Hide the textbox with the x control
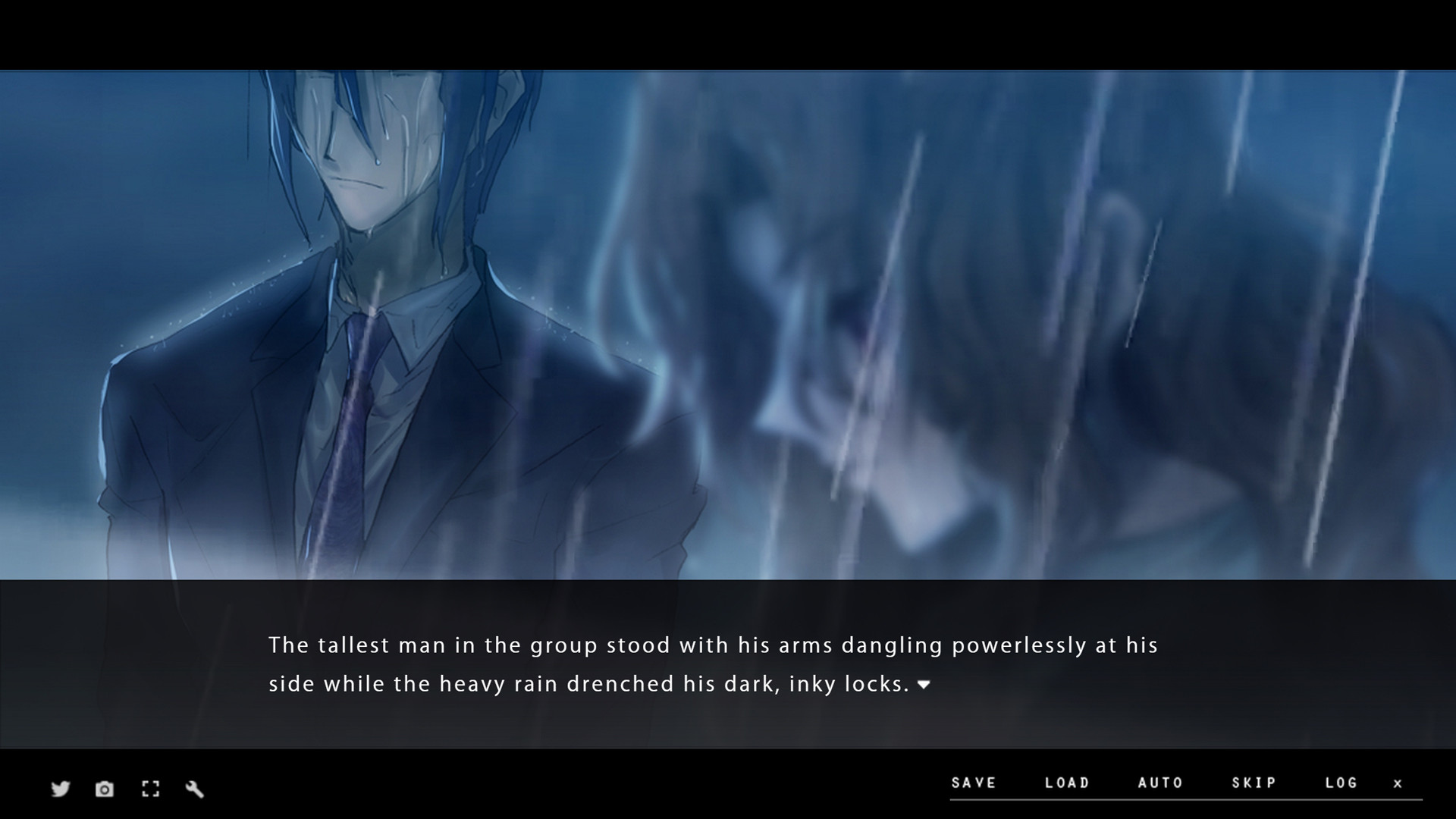This screenshot has height=819, width=1456. click(1399, 784)
